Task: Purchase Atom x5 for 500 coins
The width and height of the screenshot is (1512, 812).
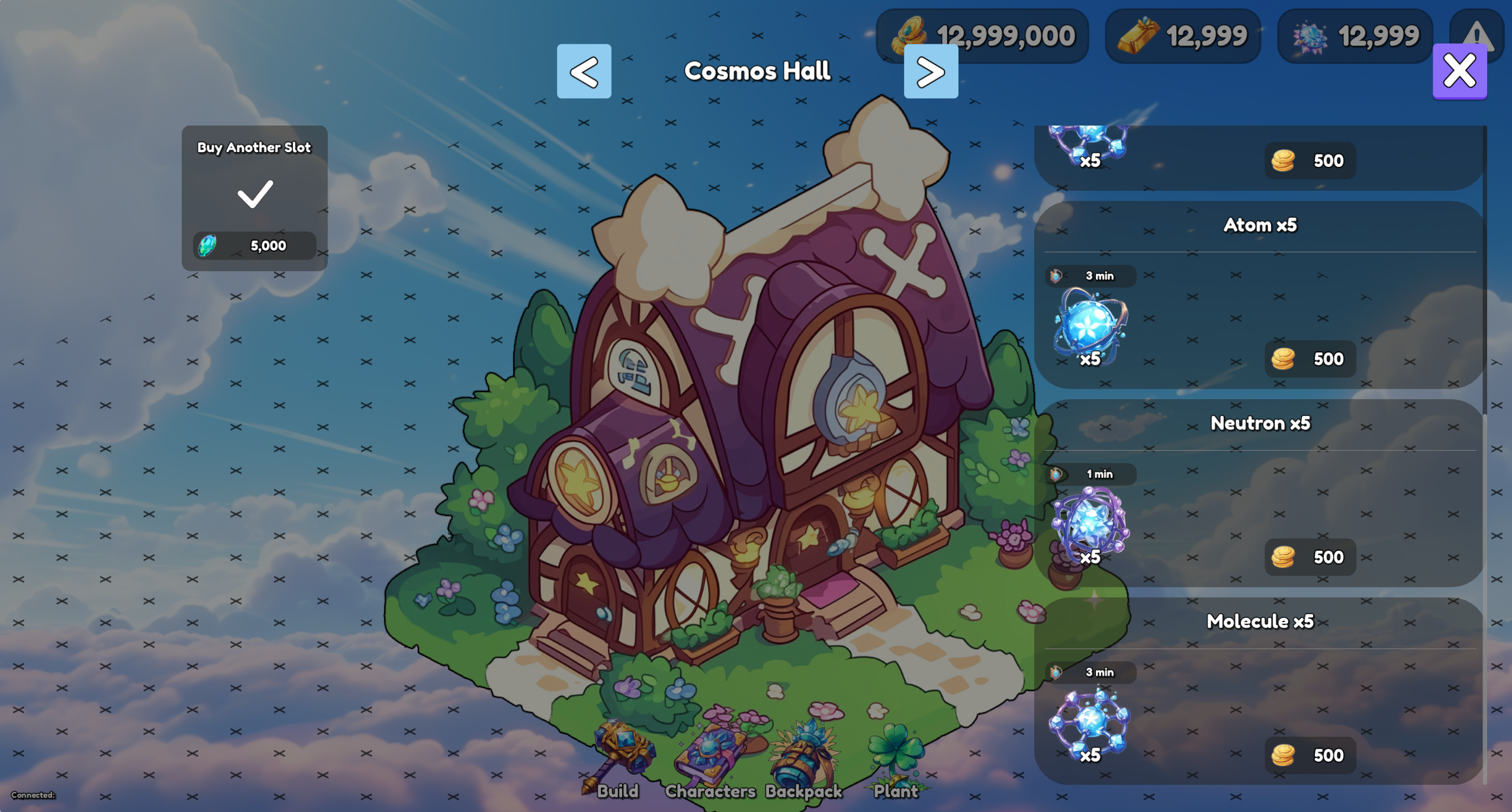Action: tap(1310, 358)
